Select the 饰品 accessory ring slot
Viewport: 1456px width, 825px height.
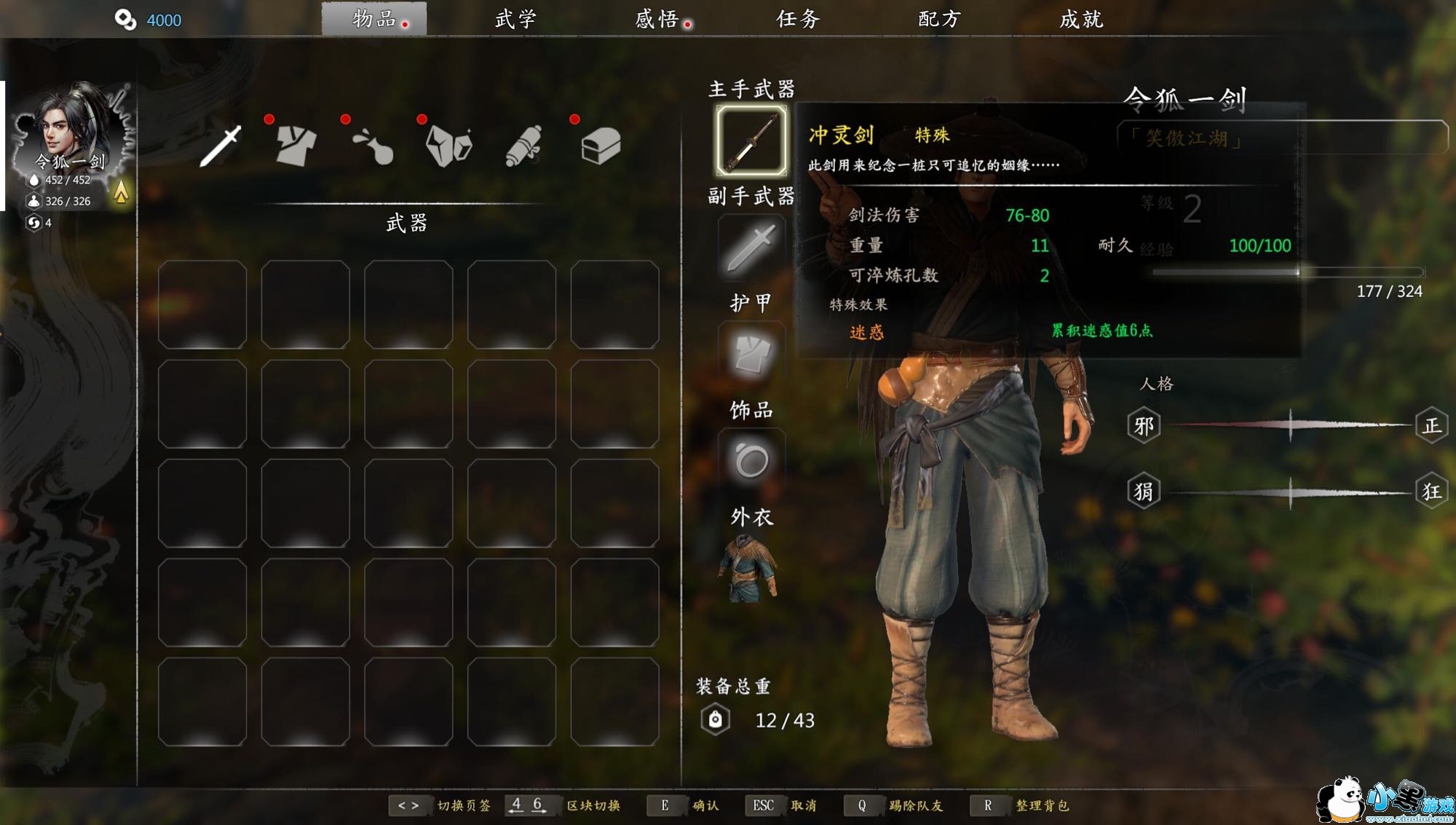pos(751,461)
